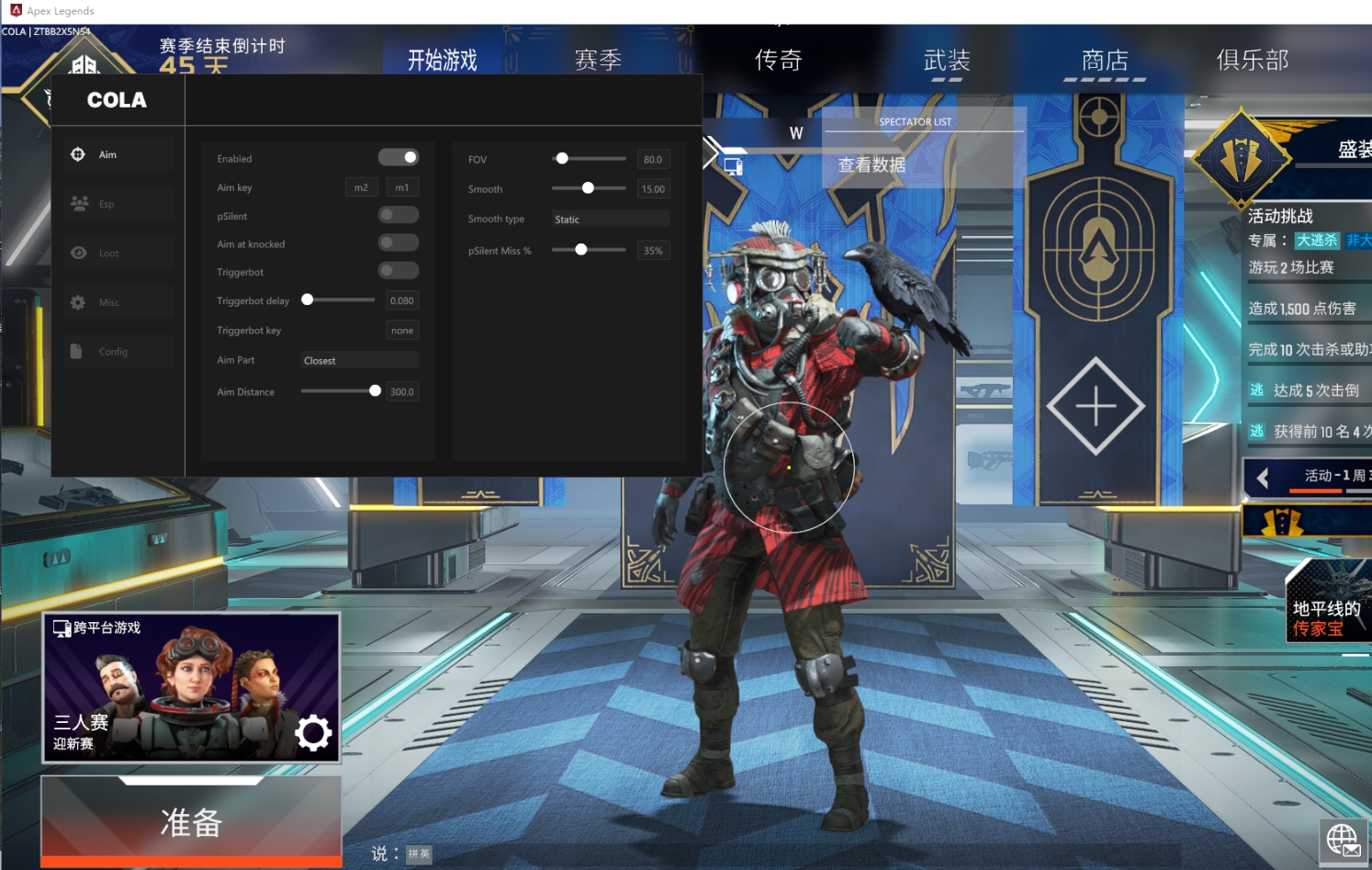This screenshot has height=870, width=1372.
Task: Hit the 准备 ready button
Action: tap(191, 821)
